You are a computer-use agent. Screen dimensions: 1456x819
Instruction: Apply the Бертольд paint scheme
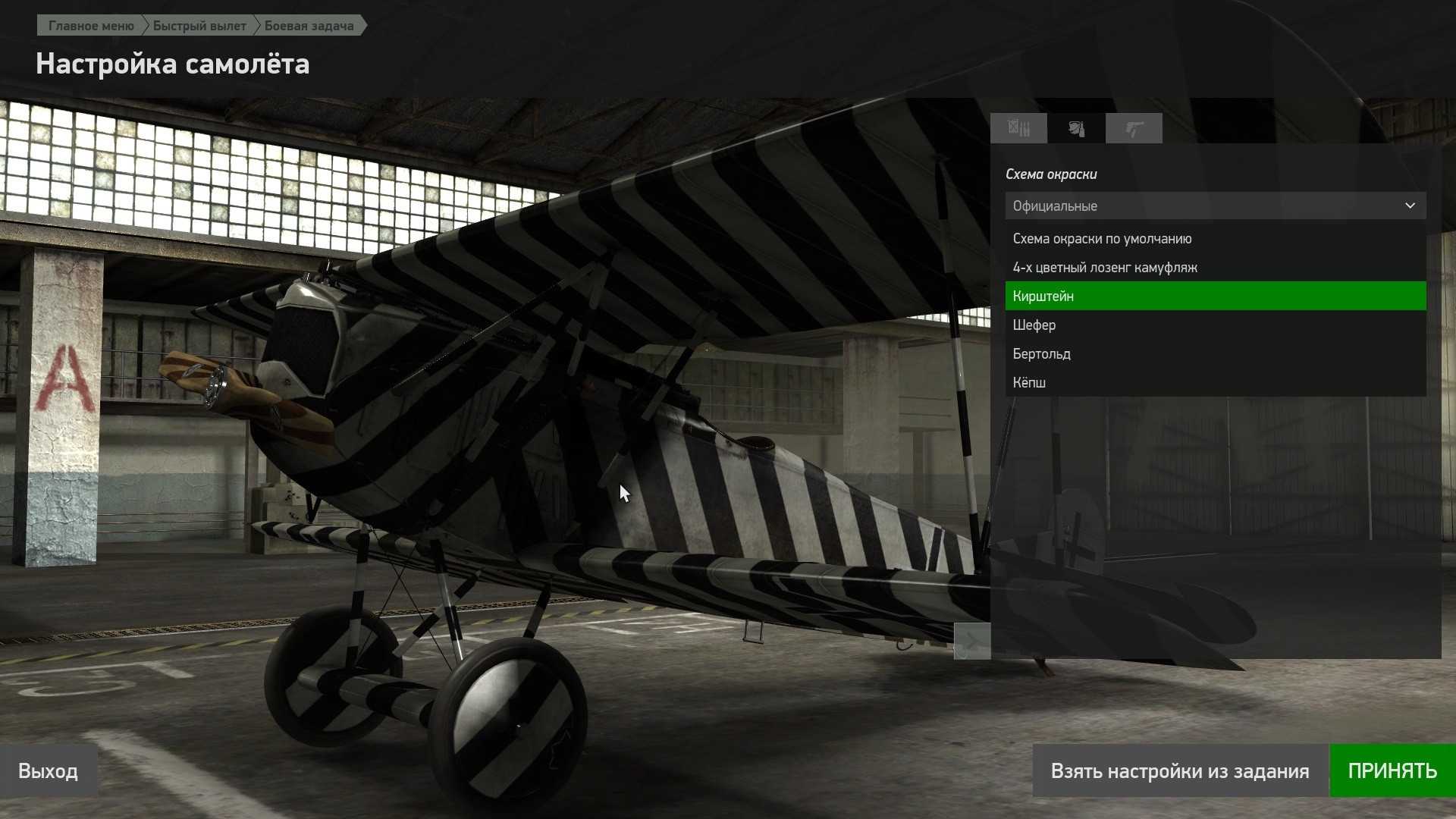coord(1042,354)
